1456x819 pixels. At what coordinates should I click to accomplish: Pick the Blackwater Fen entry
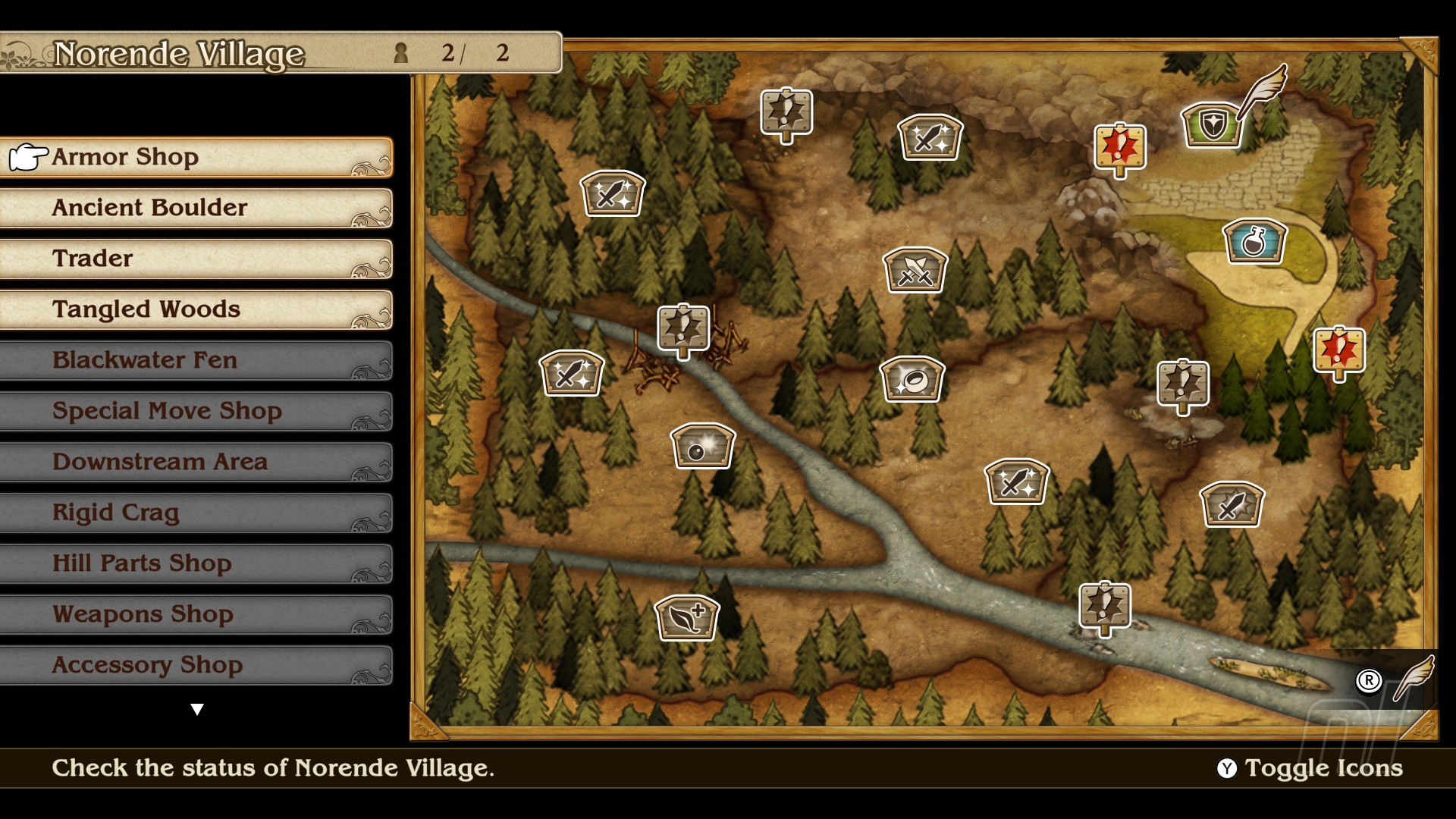197,360
